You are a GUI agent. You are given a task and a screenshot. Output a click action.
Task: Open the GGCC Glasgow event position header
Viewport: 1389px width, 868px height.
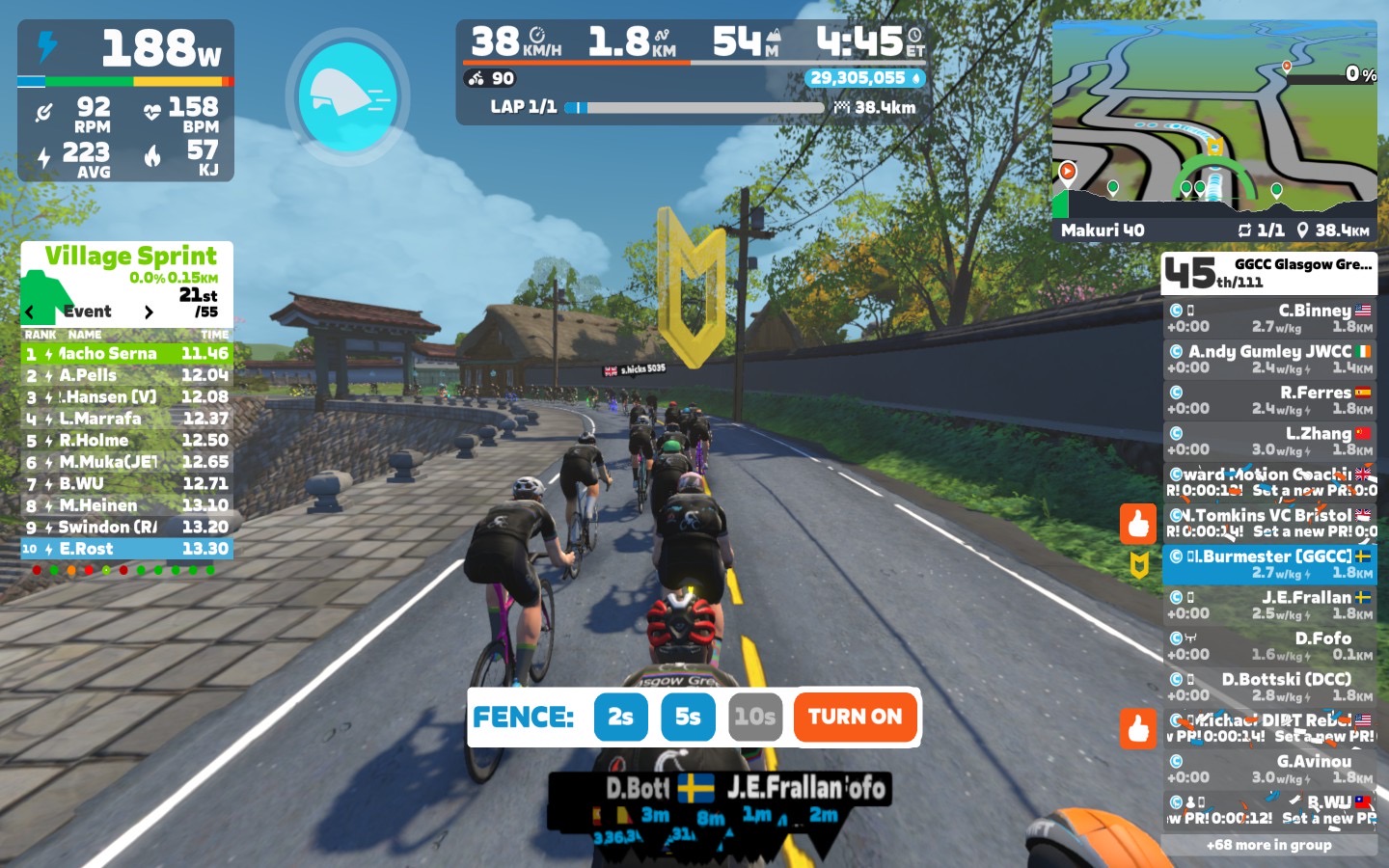tap(1268, 273)
